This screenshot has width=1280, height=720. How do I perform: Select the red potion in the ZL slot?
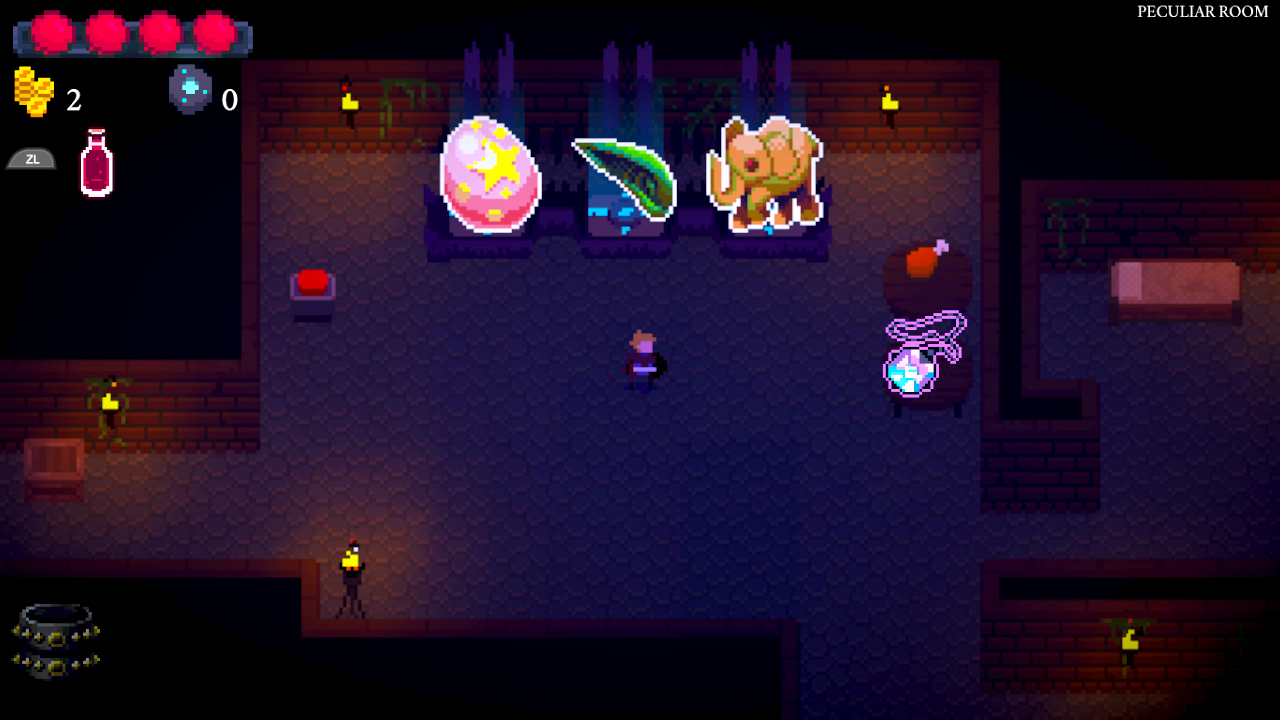pyautogui.click(x=95, y=163)
